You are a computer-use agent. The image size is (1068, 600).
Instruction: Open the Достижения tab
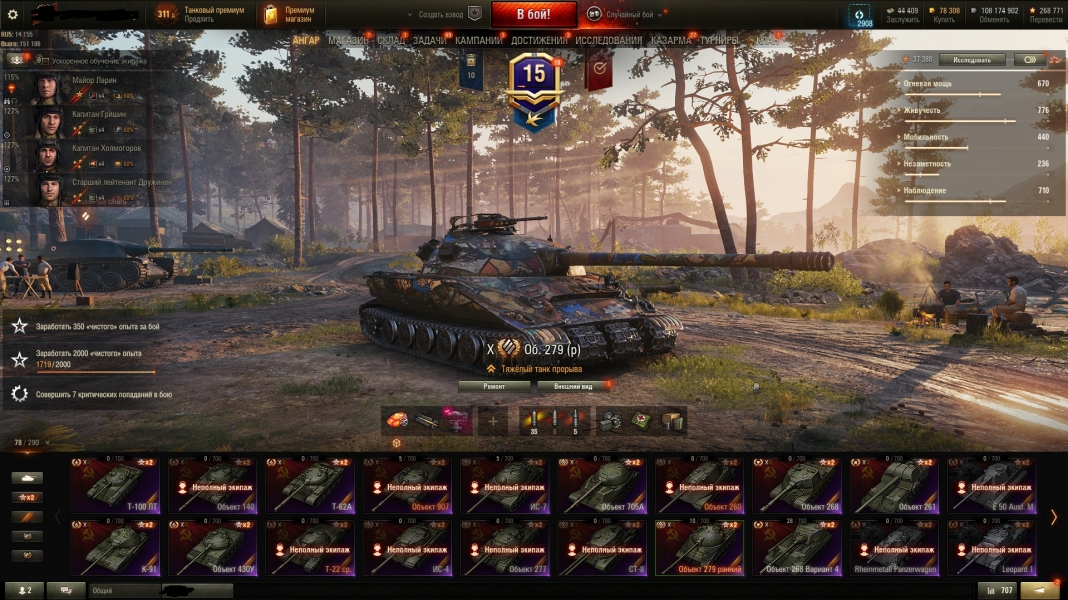click(539, 41)
